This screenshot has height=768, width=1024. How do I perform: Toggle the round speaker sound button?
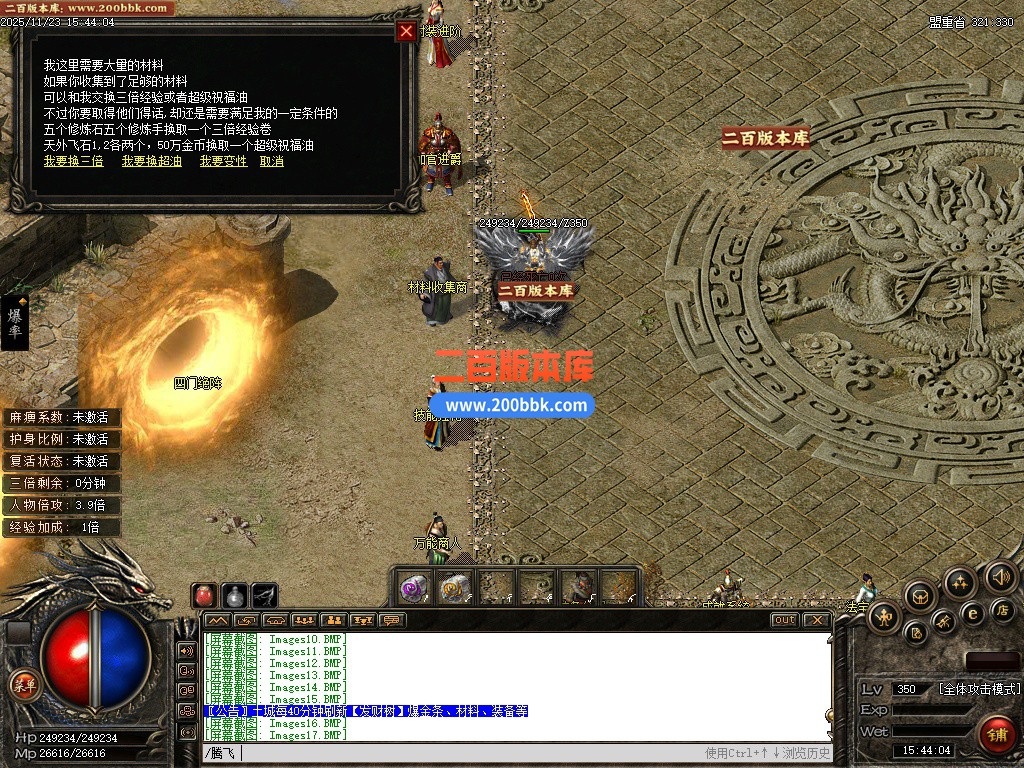pos(1001,577)
